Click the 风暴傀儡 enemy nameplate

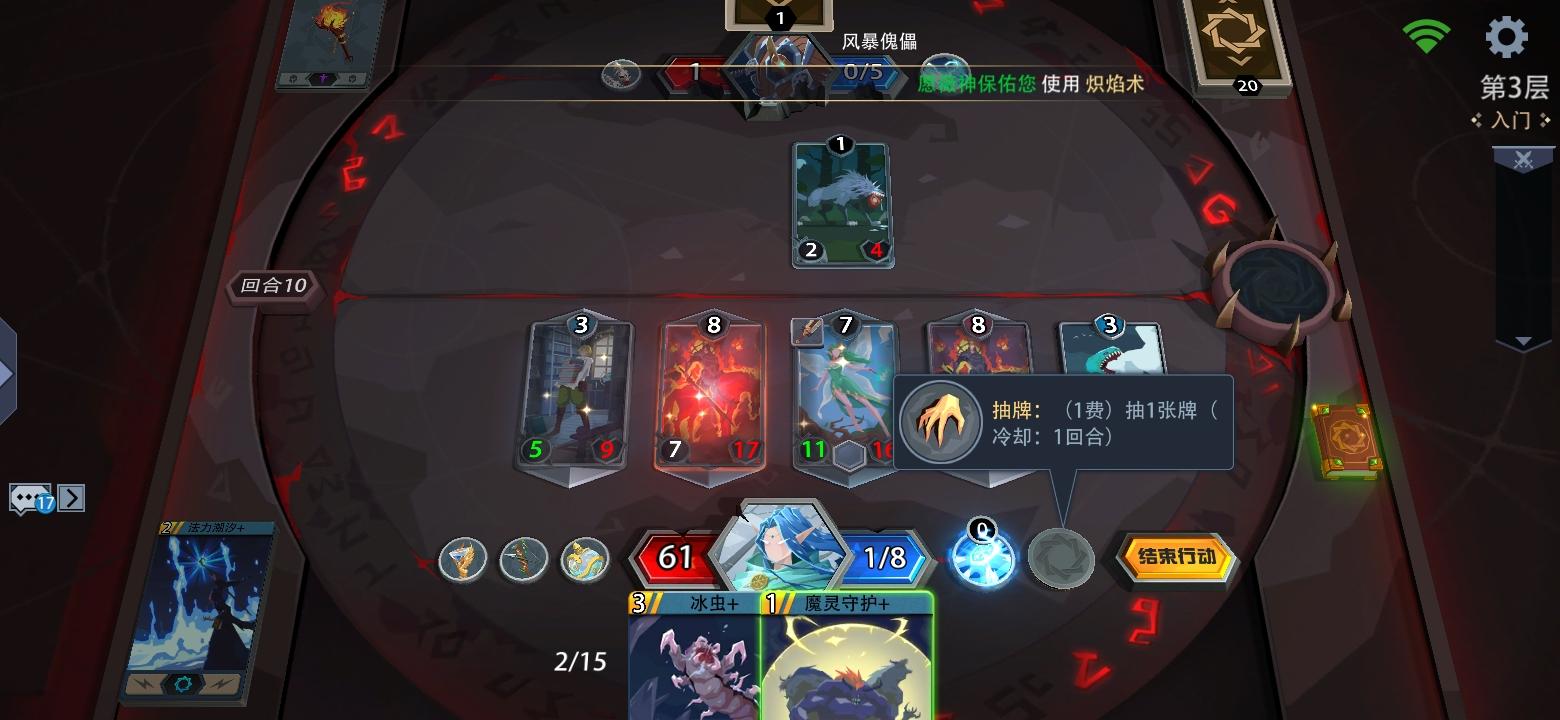[879, 42]
